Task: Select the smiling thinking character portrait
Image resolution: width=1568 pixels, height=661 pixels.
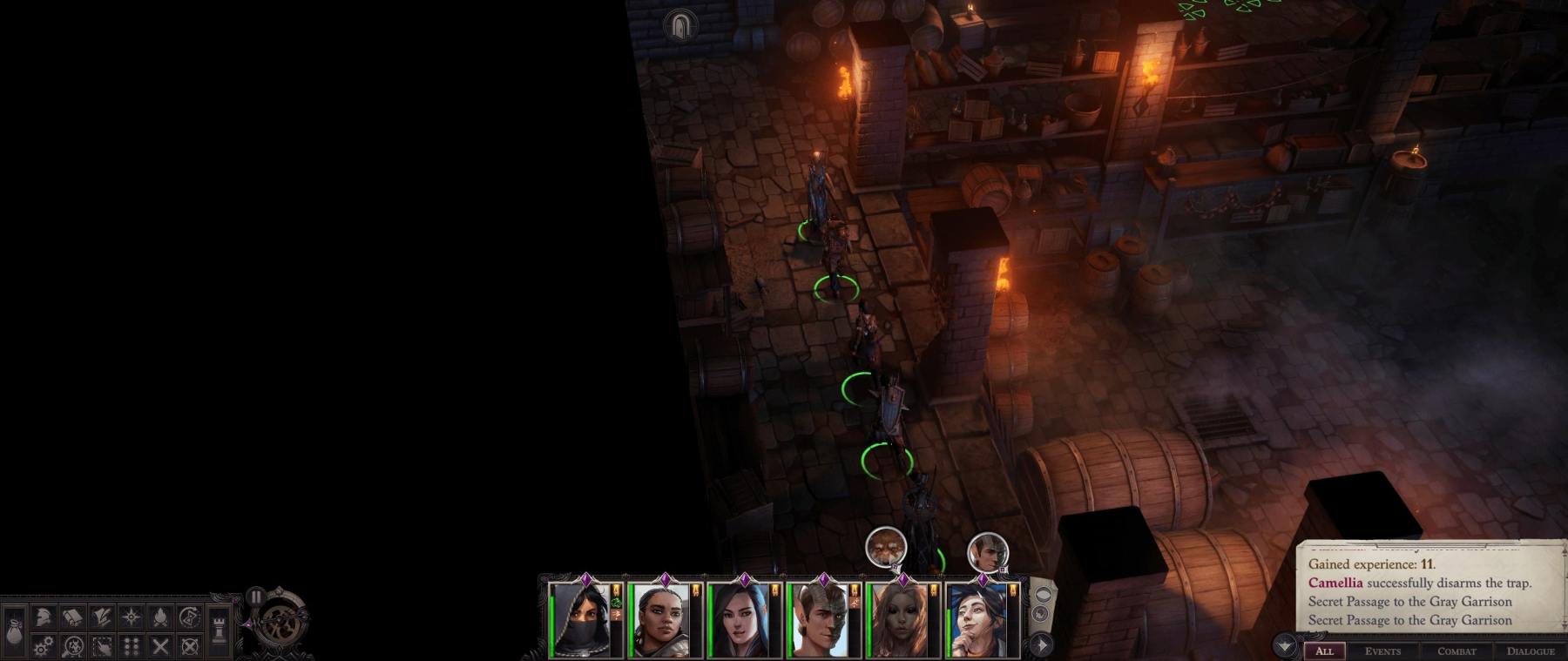Action: pyautogui.click(x=980, y=621)
